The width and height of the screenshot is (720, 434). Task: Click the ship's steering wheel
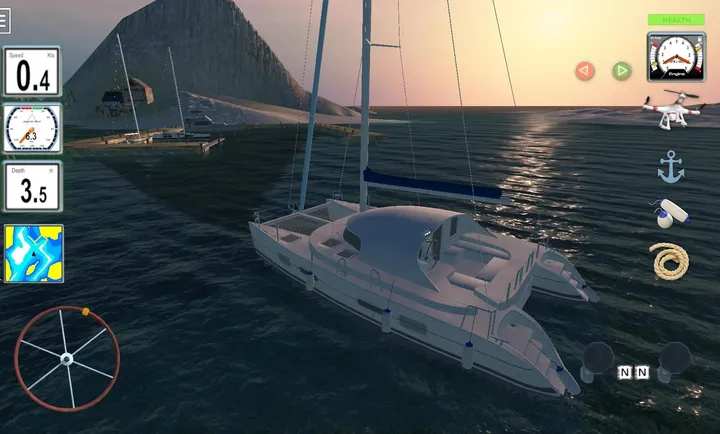pos(66,358)
